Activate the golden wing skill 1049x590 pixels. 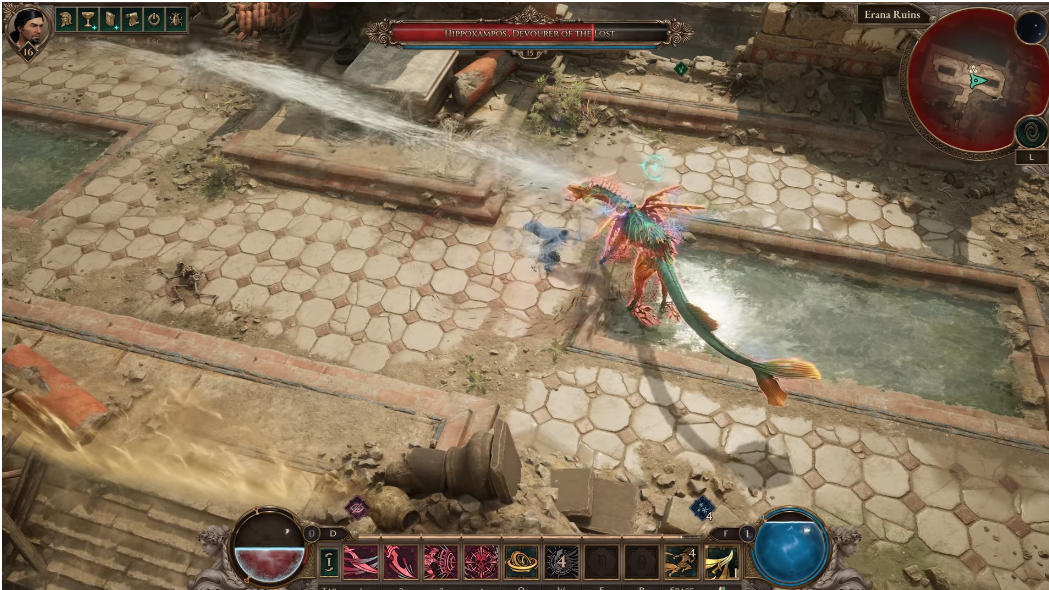tap(721, 562)
